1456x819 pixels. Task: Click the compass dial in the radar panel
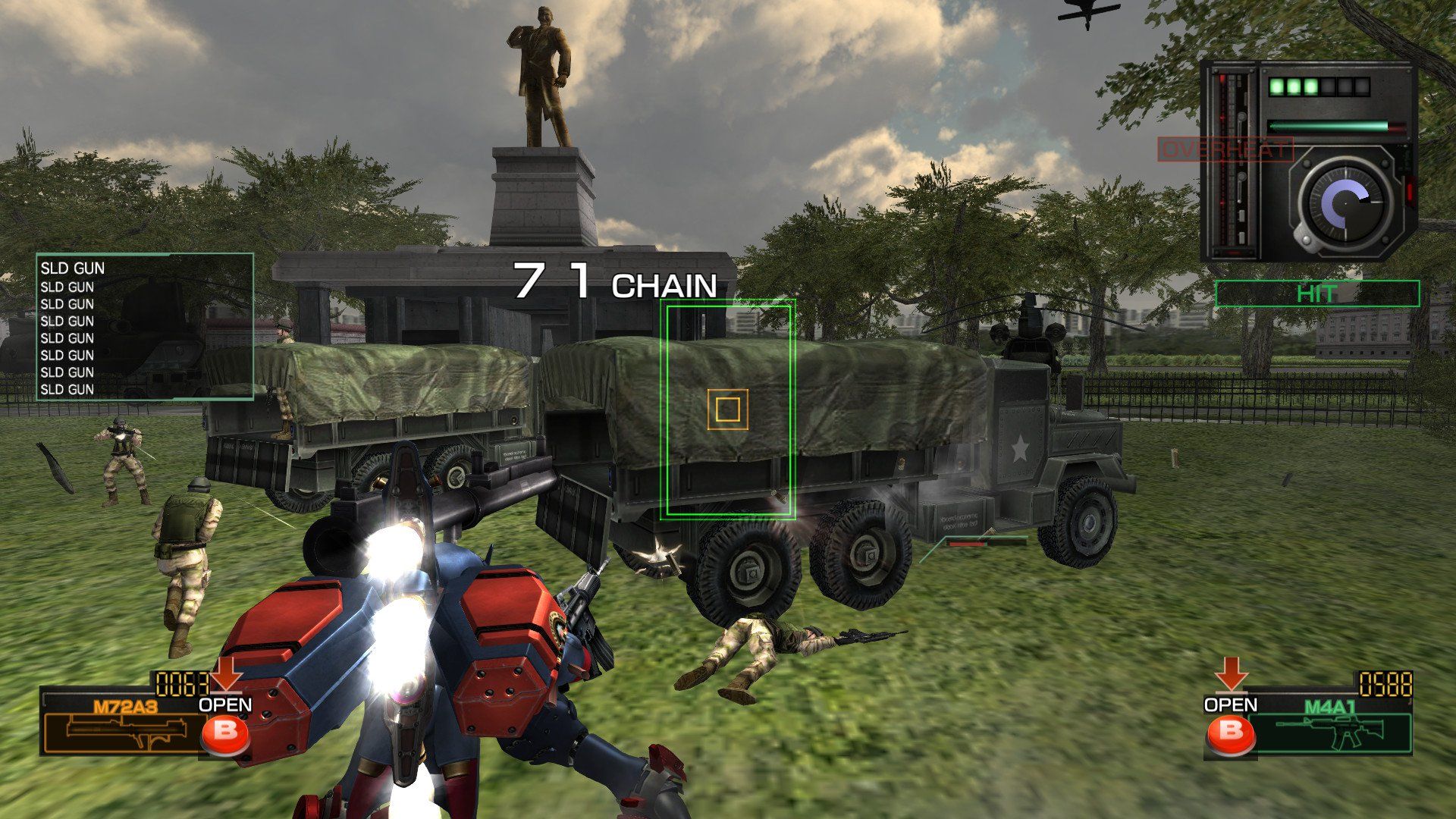(1346, 205)
